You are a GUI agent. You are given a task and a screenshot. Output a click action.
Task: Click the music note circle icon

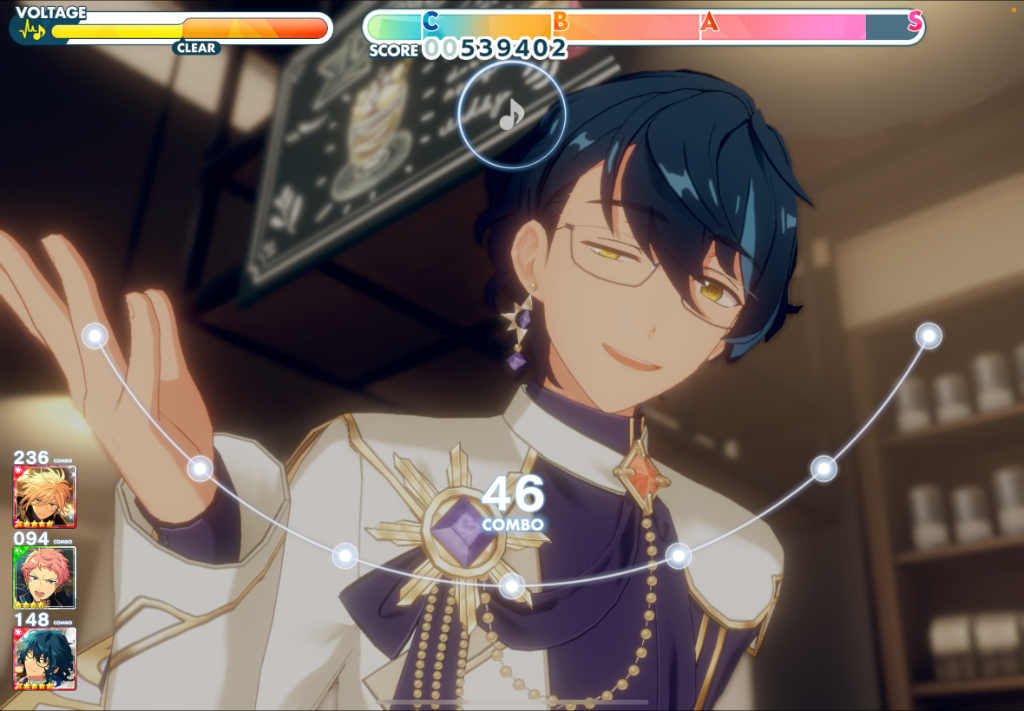(512, 115)
